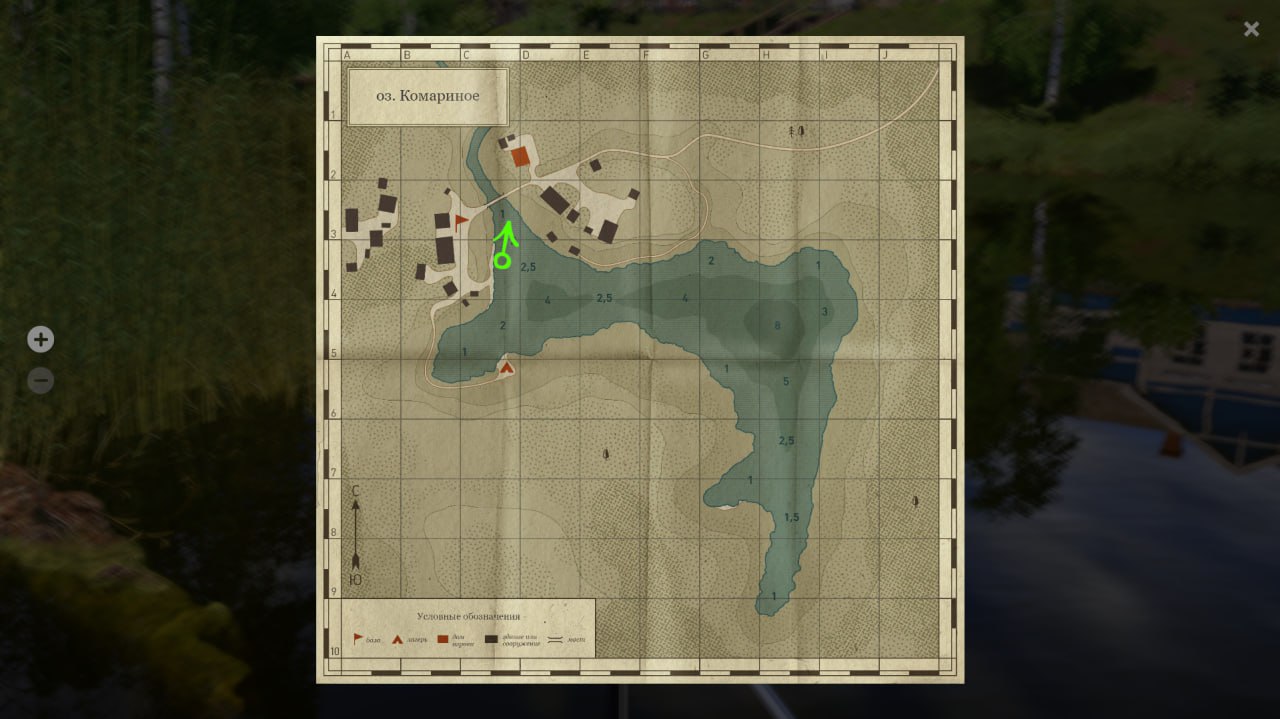Screen dimensions: 1280x719
Task: Select the red tent camp marker
Action: 507,368
